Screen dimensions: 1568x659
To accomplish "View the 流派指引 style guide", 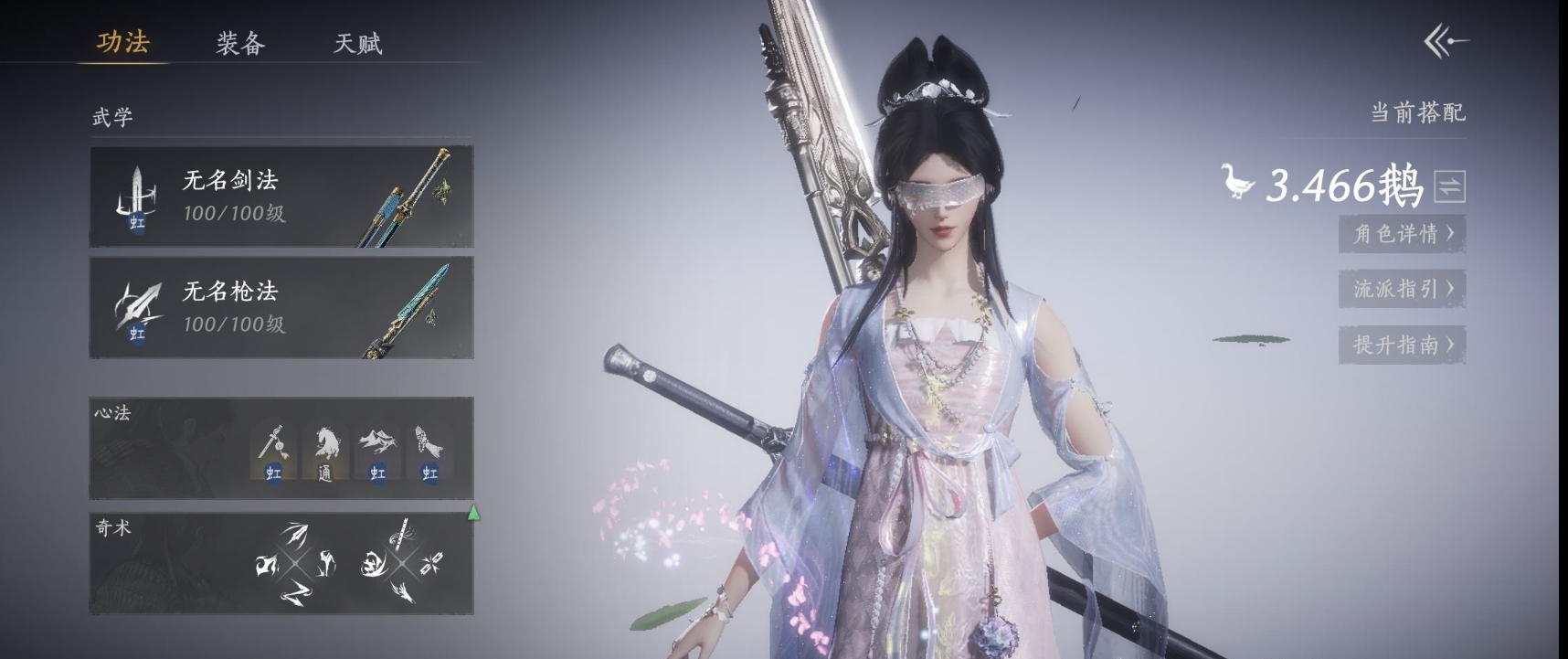I will click(1402, 290).
